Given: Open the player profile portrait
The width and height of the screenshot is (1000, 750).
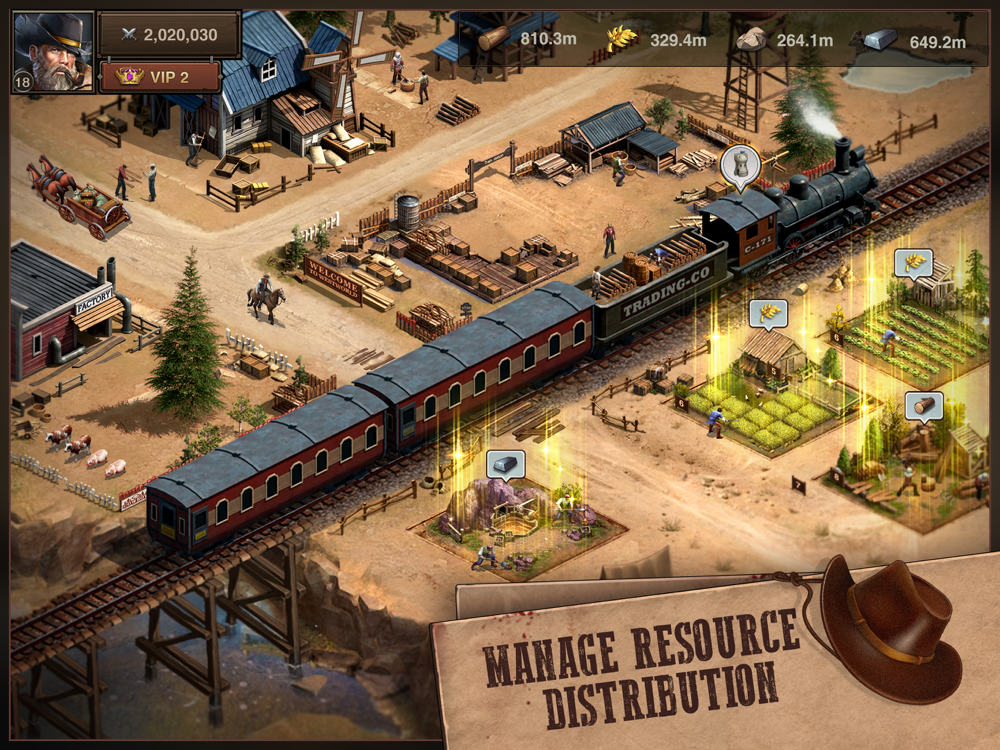Looking at the screenshot, I should tap(52, 52).
